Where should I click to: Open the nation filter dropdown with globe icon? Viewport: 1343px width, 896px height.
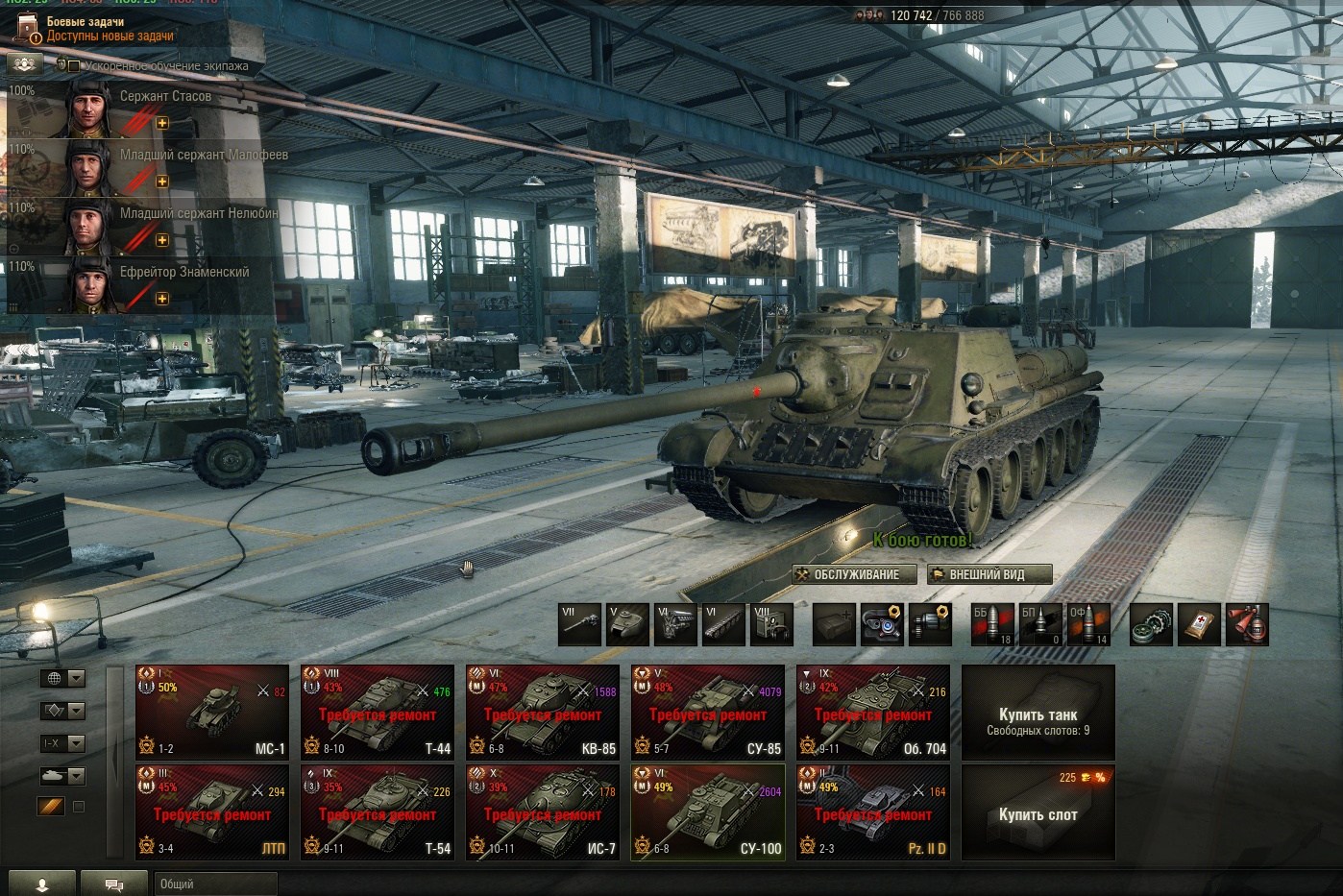[x=62, y=678]
